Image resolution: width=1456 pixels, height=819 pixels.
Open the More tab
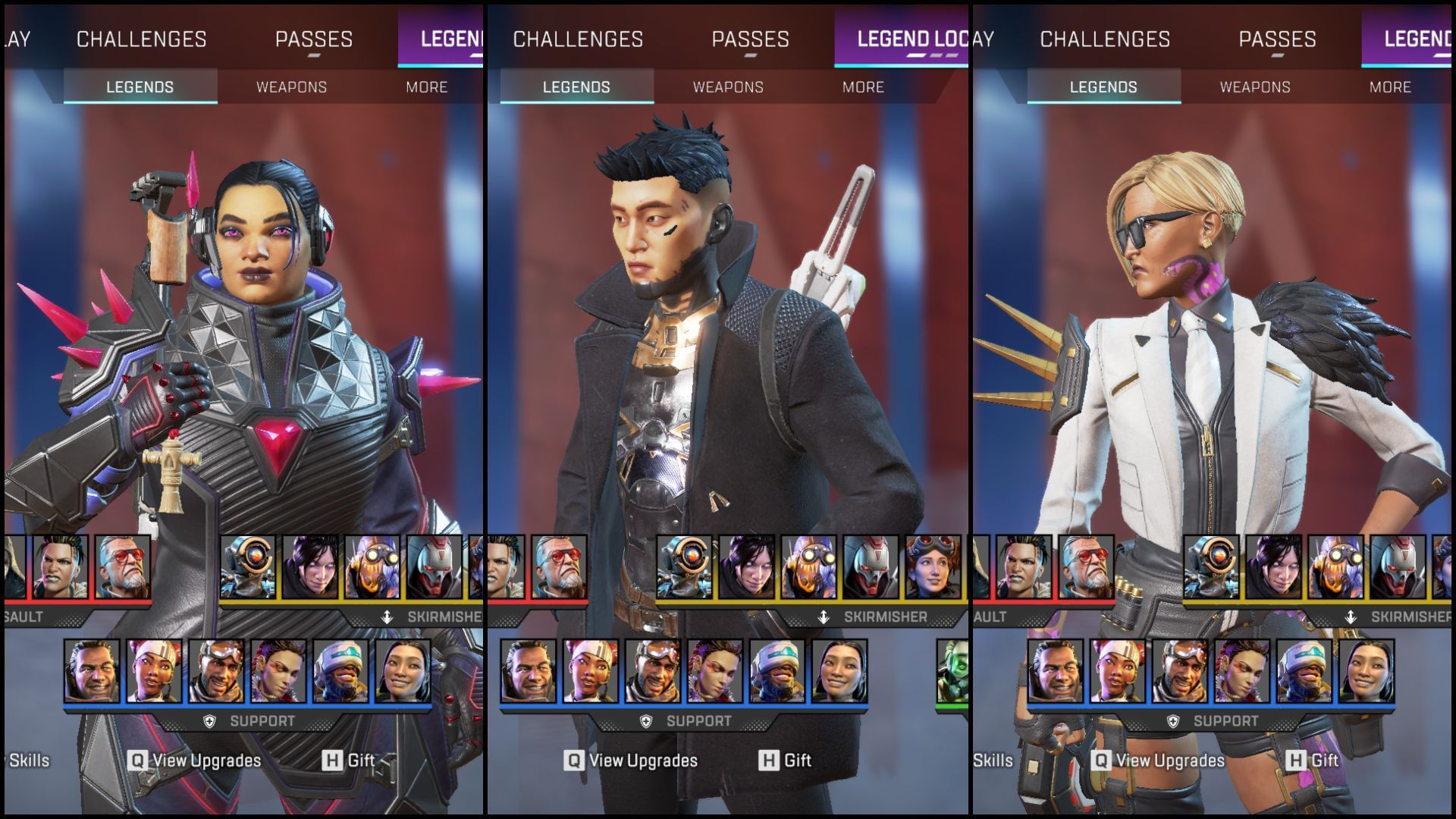coord(864,87)
